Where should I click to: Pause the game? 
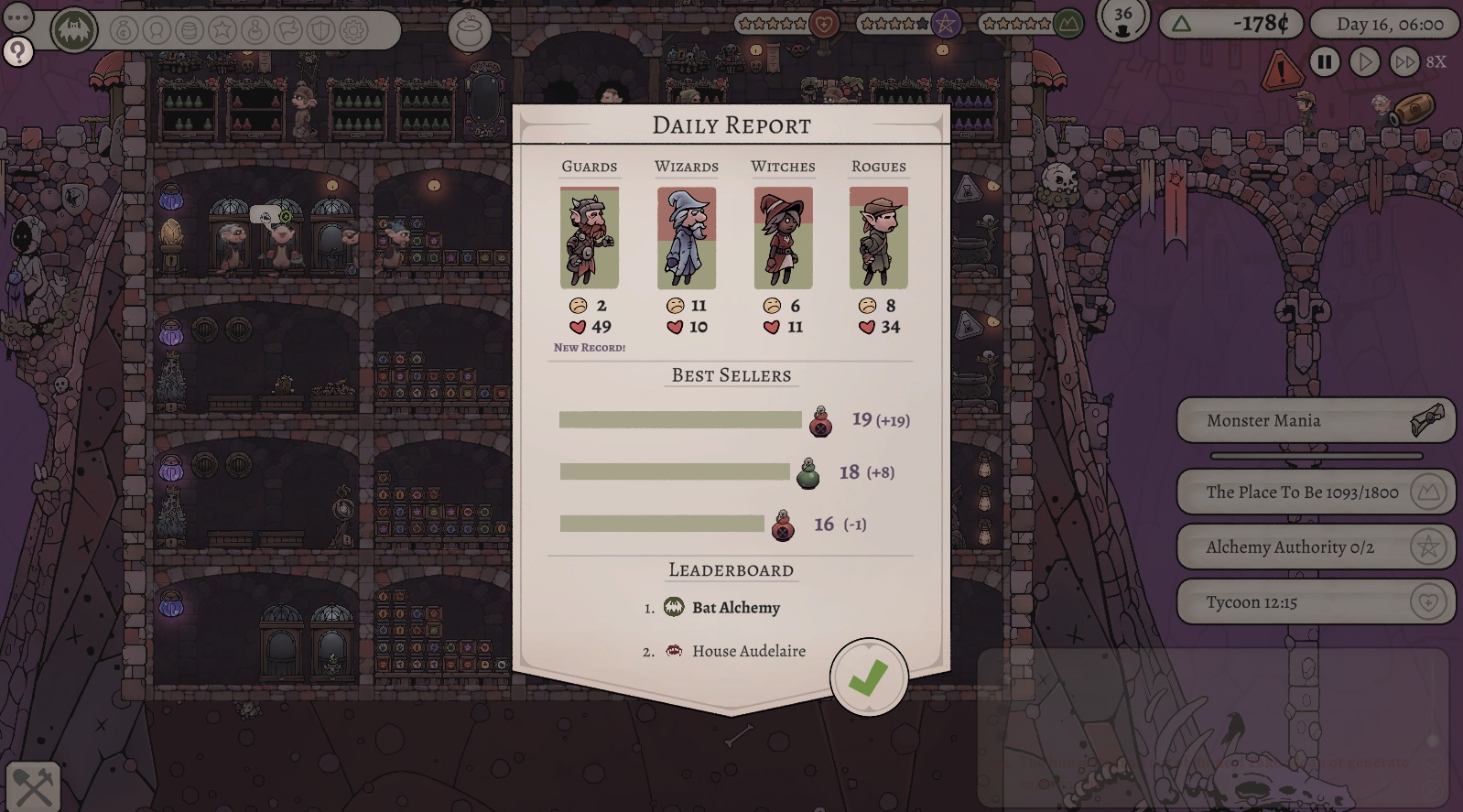tap(1324, 62)
